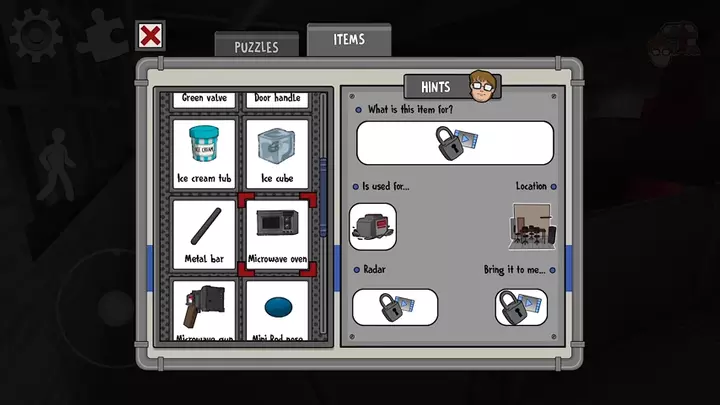Switch to the Puzzles tab

tap(255, 46)
